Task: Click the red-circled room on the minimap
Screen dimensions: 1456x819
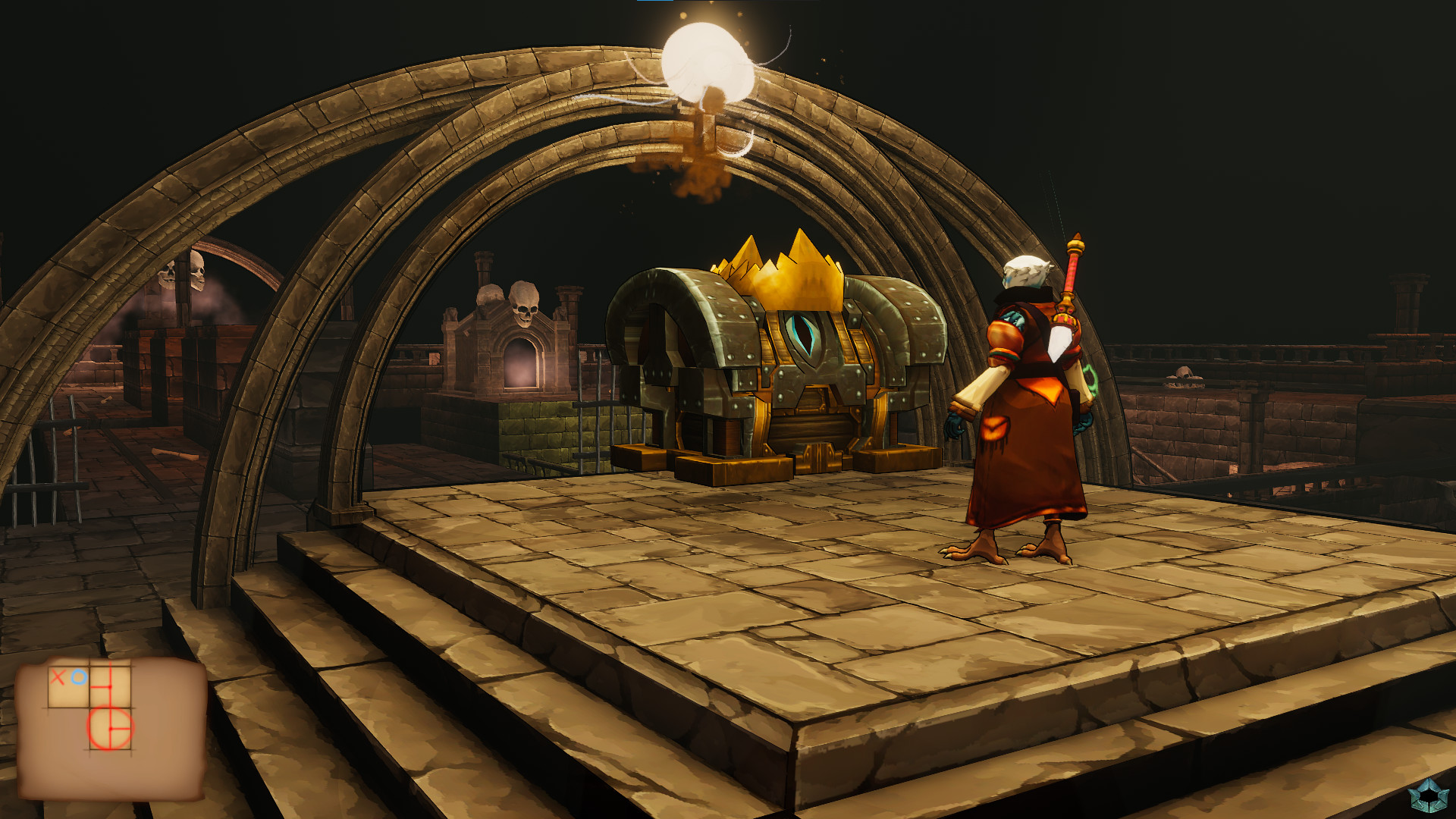Action: pyautogui.click(x=111, y=728)
